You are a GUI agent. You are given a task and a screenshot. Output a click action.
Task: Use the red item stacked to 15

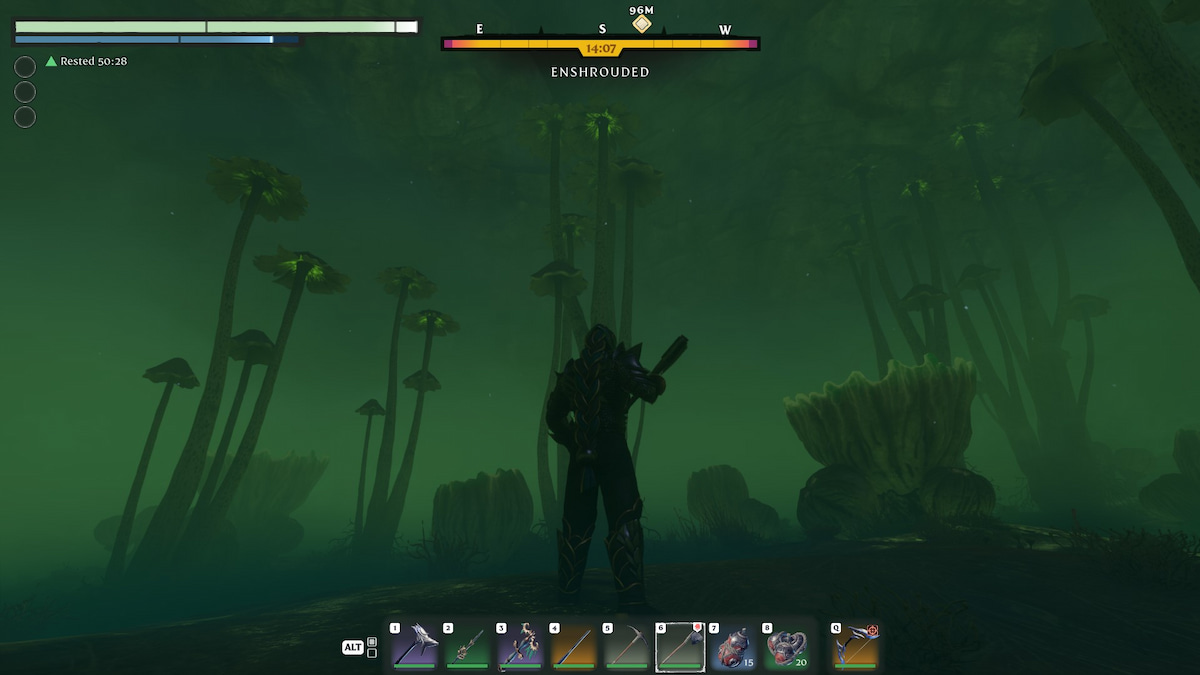coord(733,646)
